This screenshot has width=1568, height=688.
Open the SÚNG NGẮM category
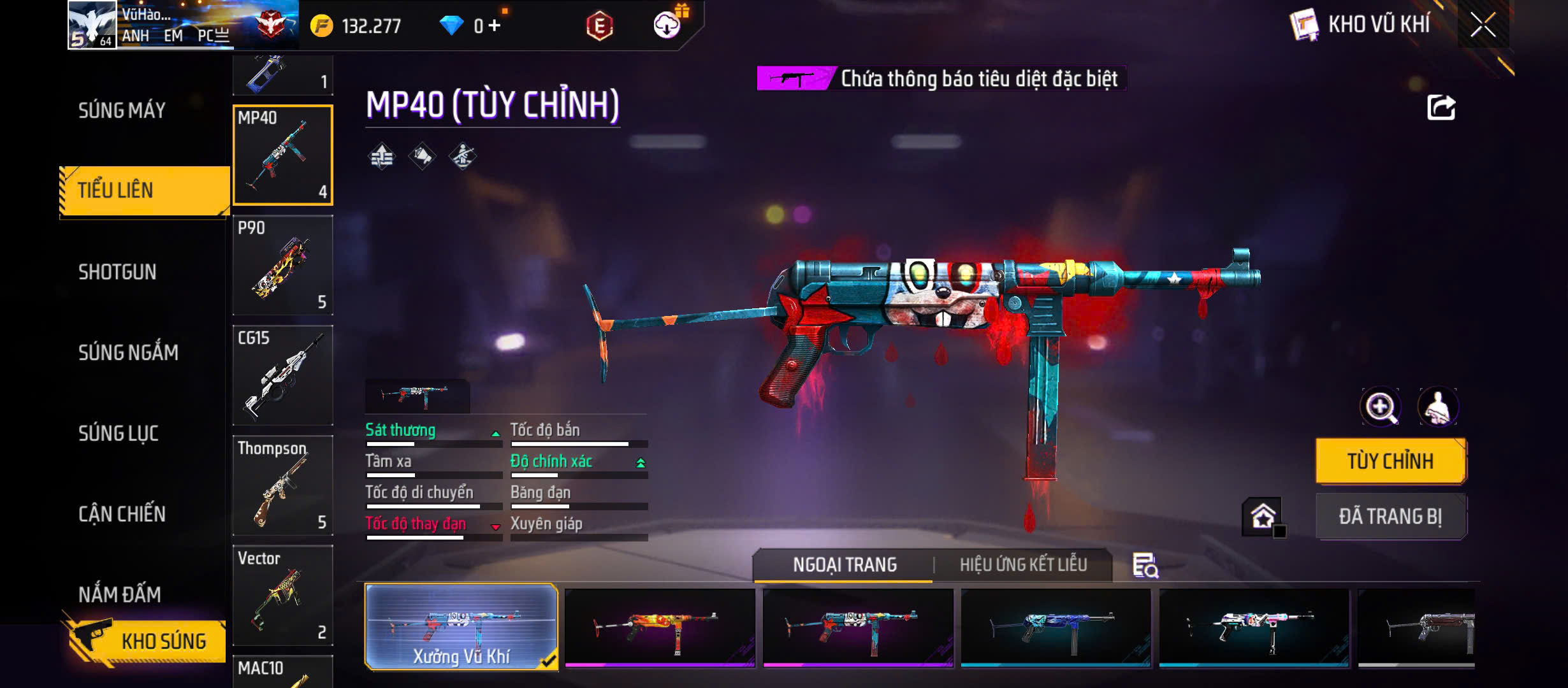click(128, 352)
